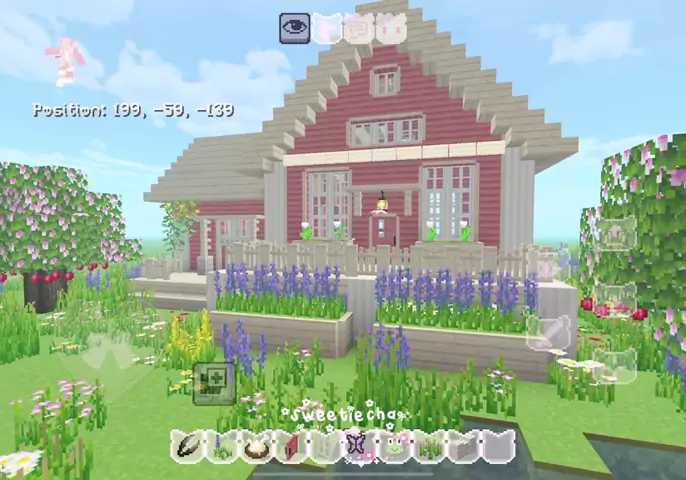Select the green frog hotbar slot

click(394, 447)
